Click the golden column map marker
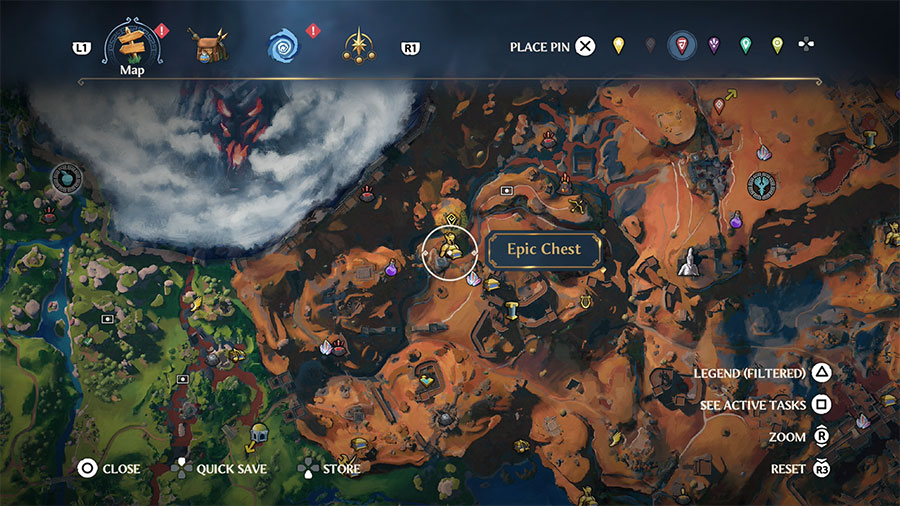 [512, 311]
